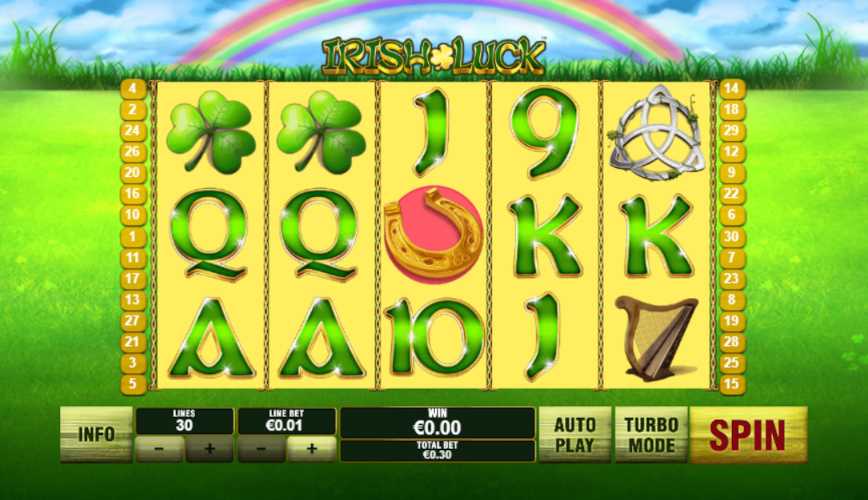Start Auto Play
Screen dimensions: 868x500
click(x=574, y=433)
